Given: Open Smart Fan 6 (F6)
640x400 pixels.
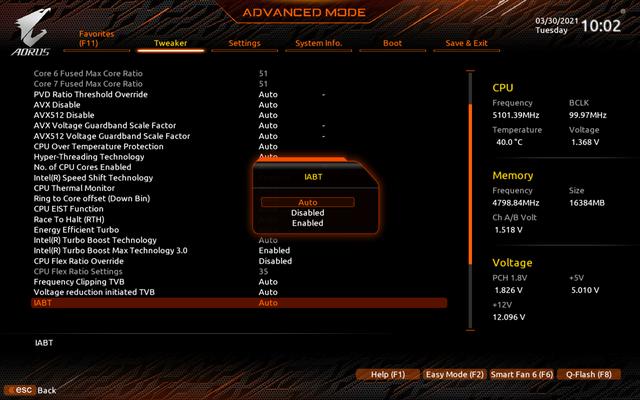Looking at the screenshot, I should click(x=522, y=374).
